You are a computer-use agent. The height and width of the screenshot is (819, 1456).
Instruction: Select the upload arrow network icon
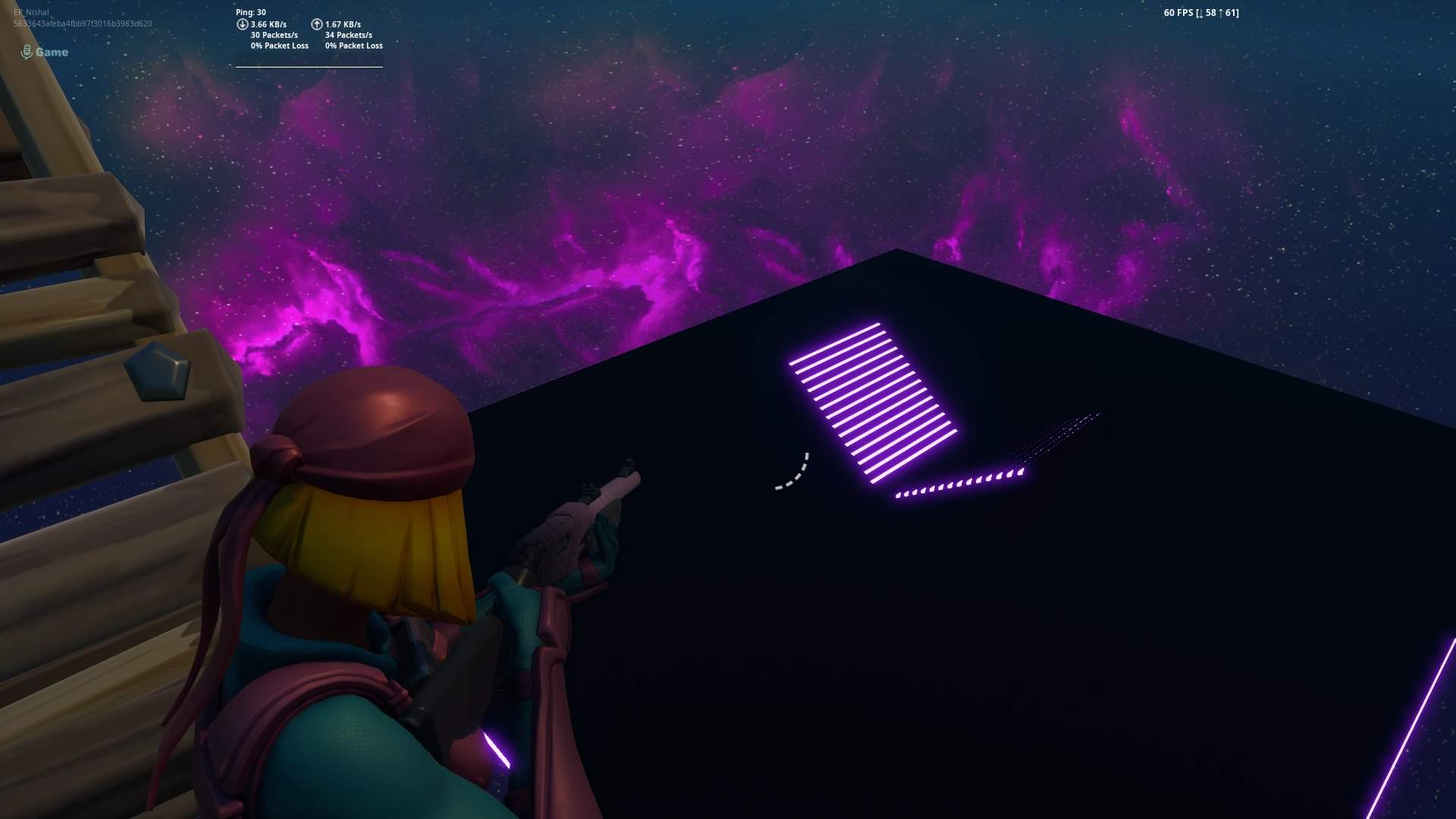[x=318, y=24]
